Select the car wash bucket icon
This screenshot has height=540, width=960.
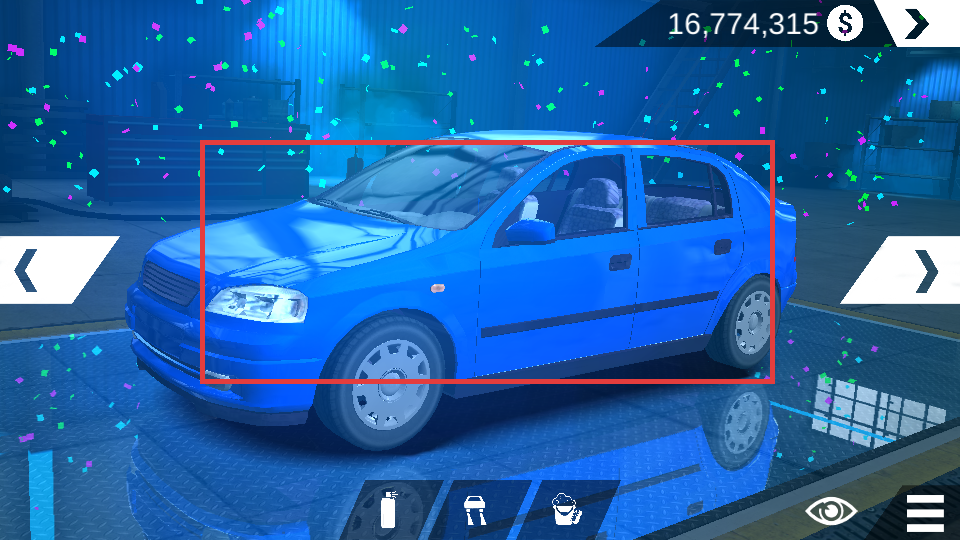click(566, 510)
